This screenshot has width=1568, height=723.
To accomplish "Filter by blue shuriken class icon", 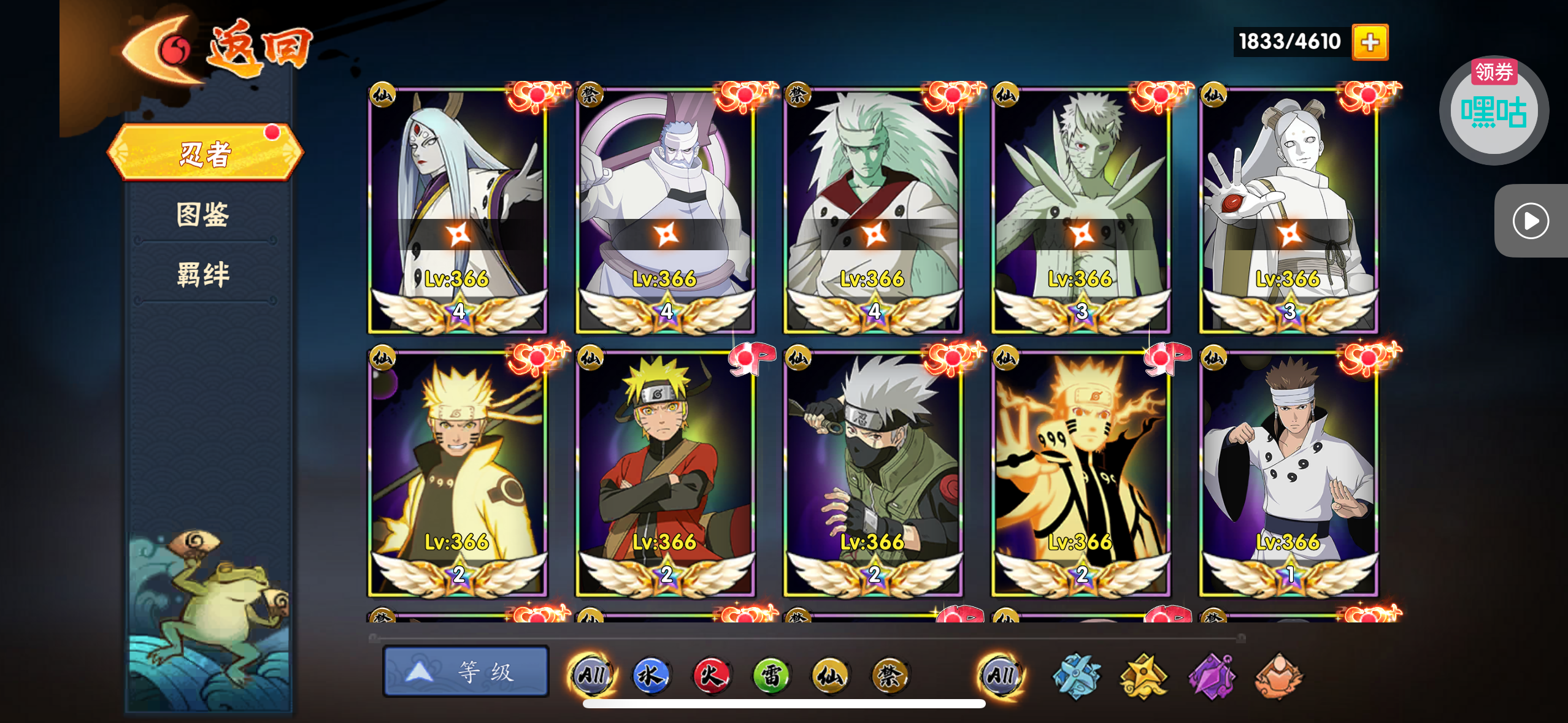I will click(x=1077, y=676).
